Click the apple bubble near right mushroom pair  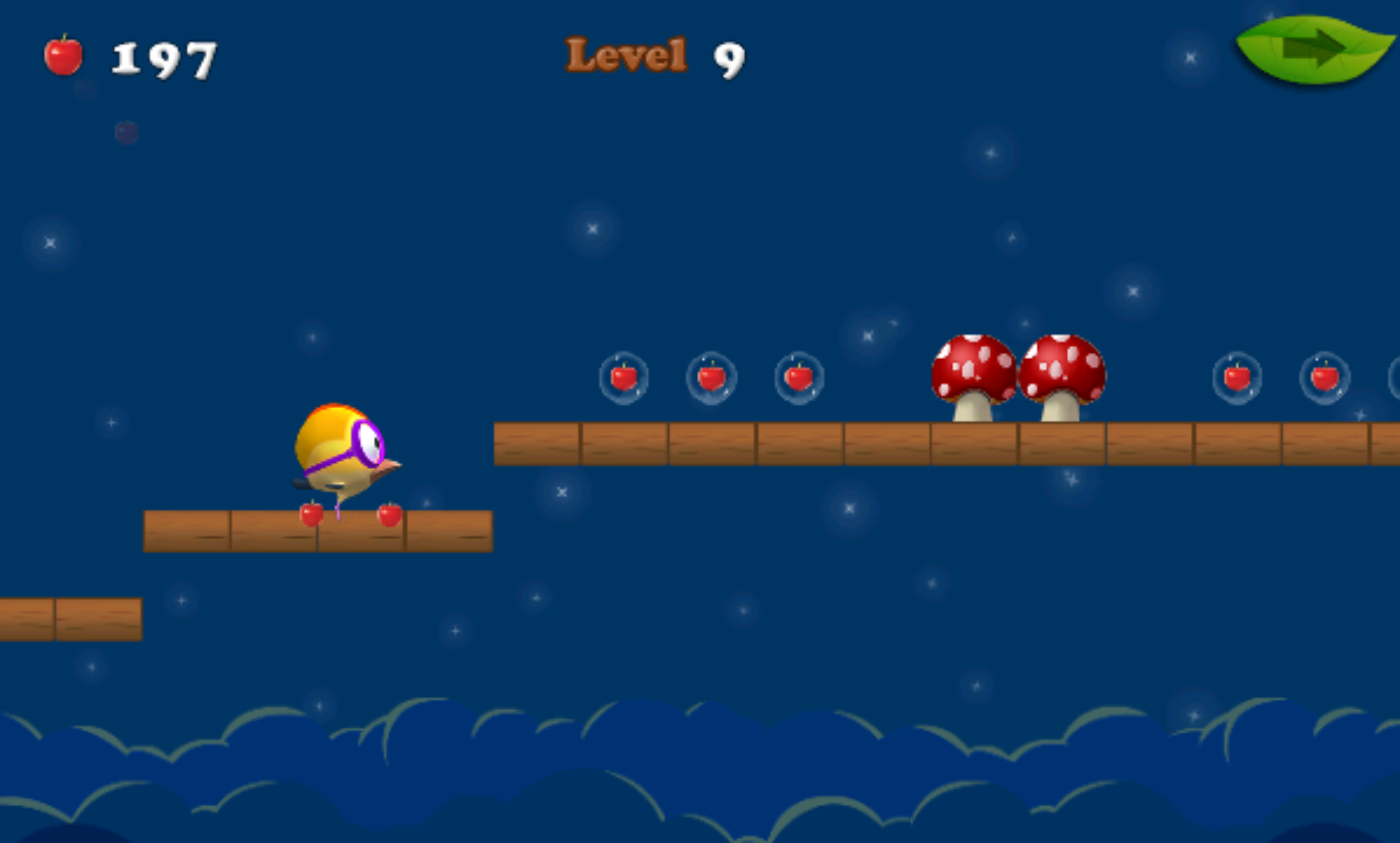pyautogui.click(x=1238, y=378)
